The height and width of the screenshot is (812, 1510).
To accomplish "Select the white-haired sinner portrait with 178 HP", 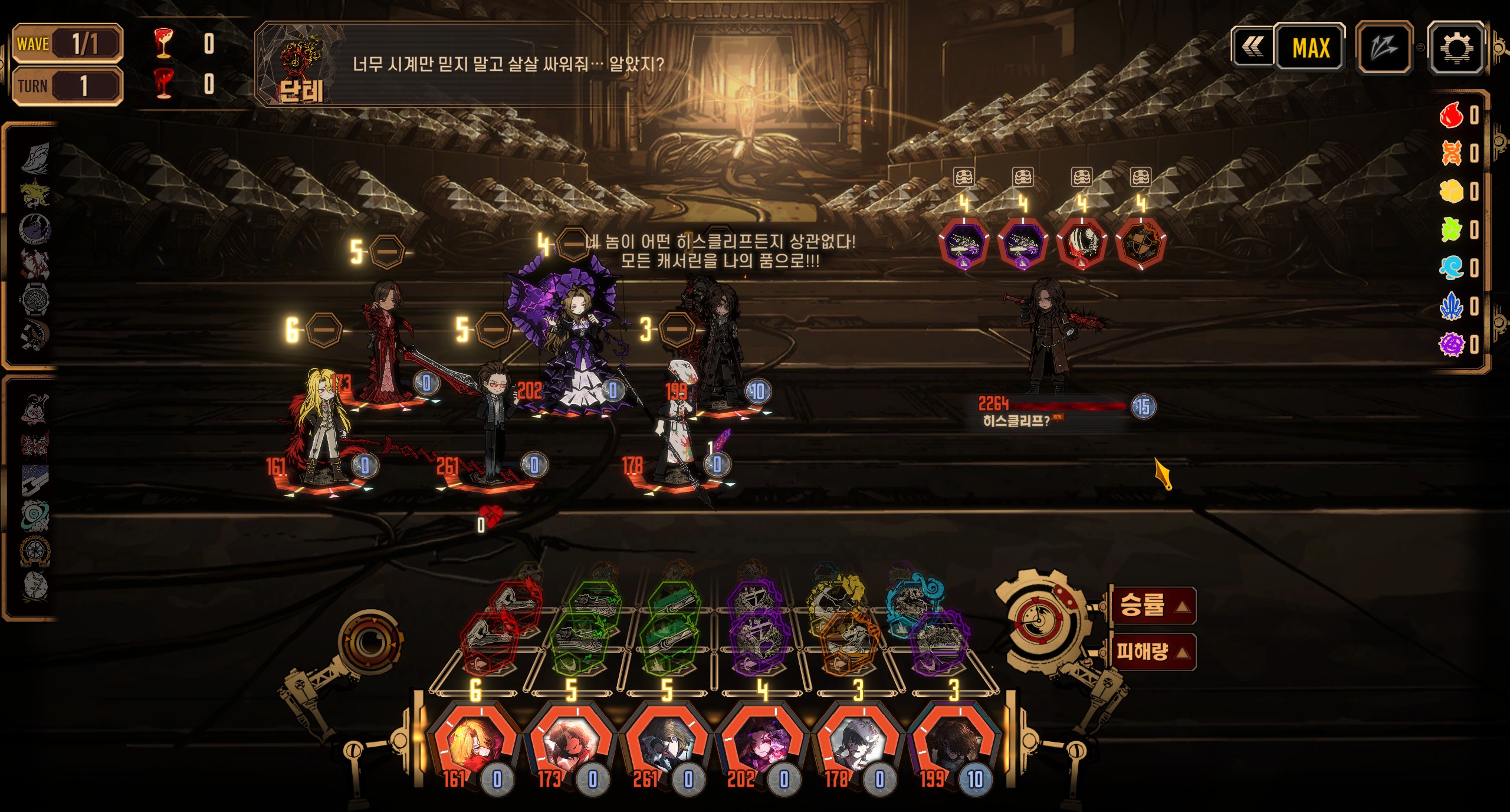I will [858, 745].
